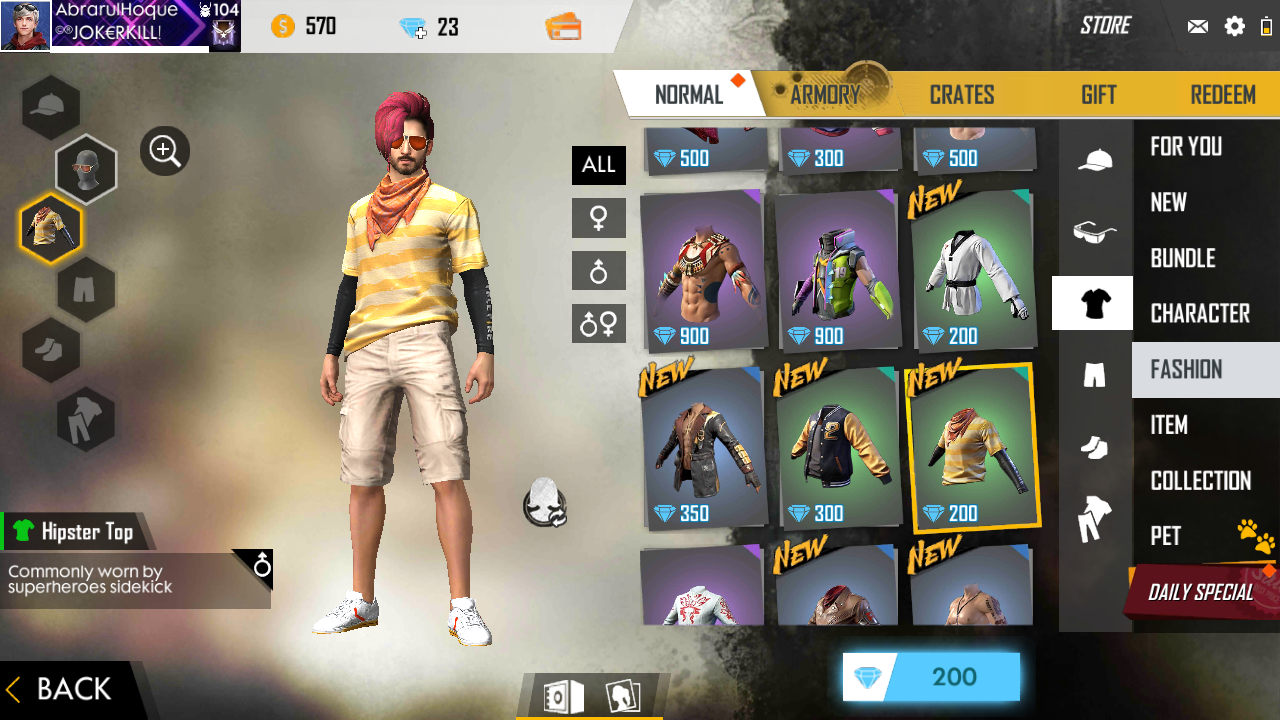
Task: Open the mail envelope icon
Action: (x=1198, y=26)
